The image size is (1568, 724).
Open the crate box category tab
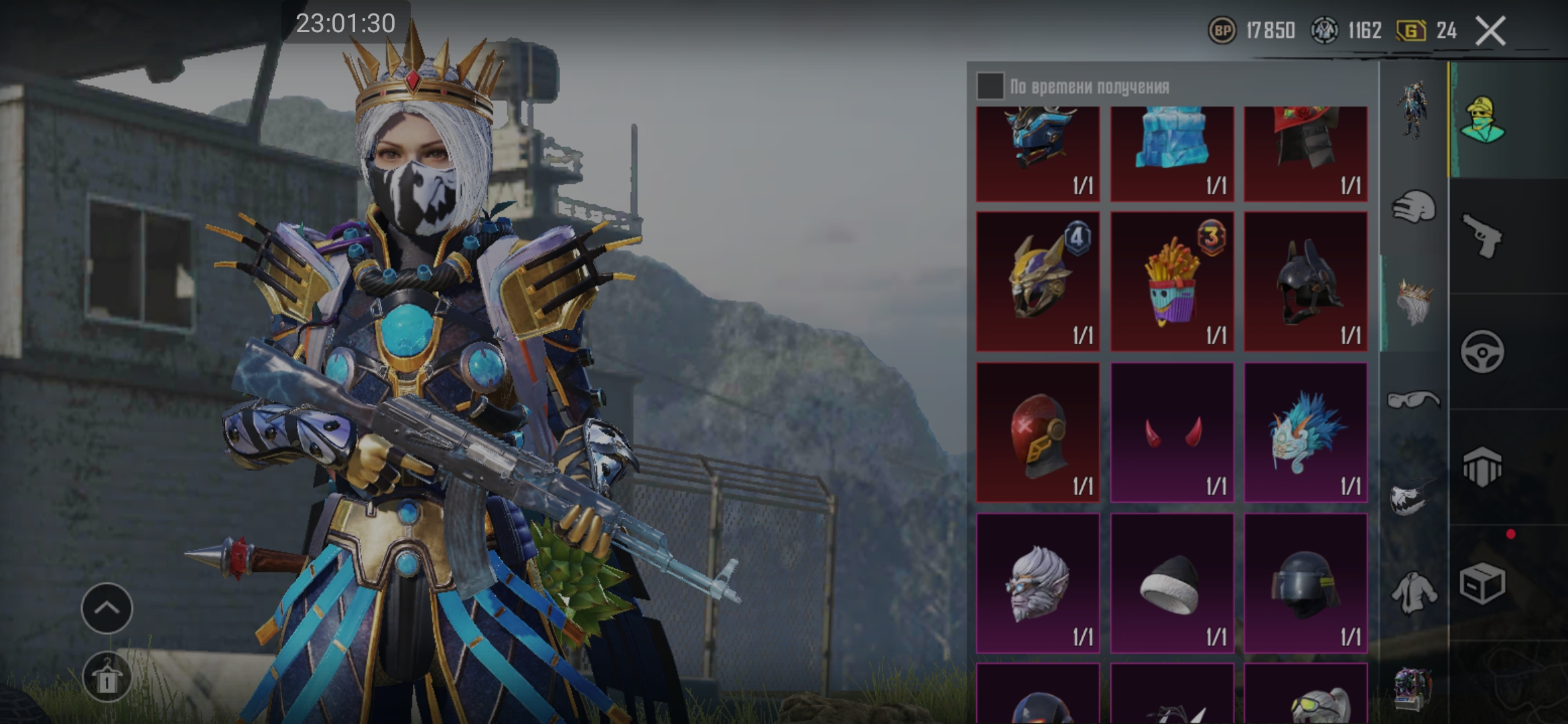(1482, 583)
